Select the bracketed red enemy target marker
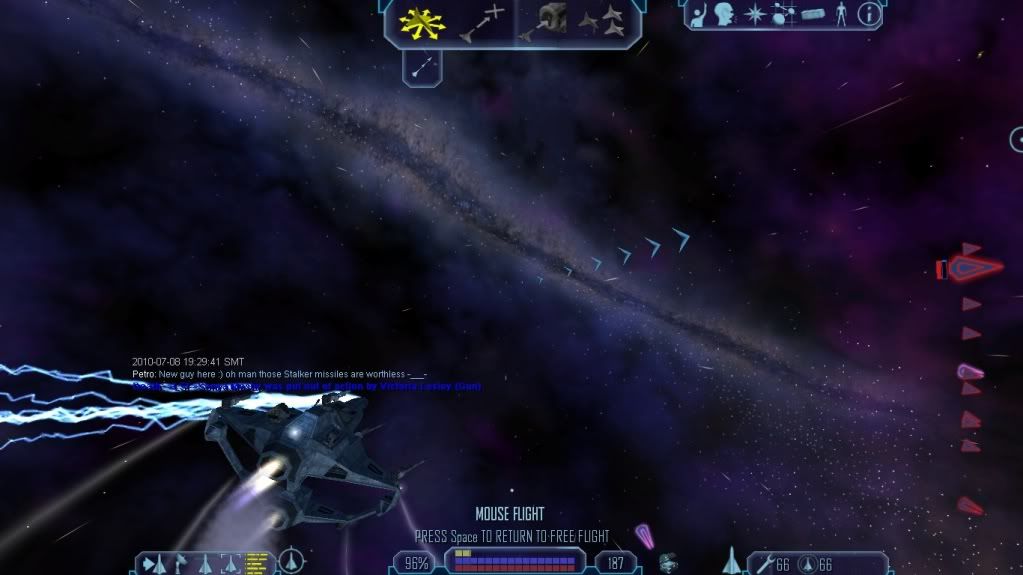Image resolution: width=1023 pixels, height=575 pixels. pos(973,268)
